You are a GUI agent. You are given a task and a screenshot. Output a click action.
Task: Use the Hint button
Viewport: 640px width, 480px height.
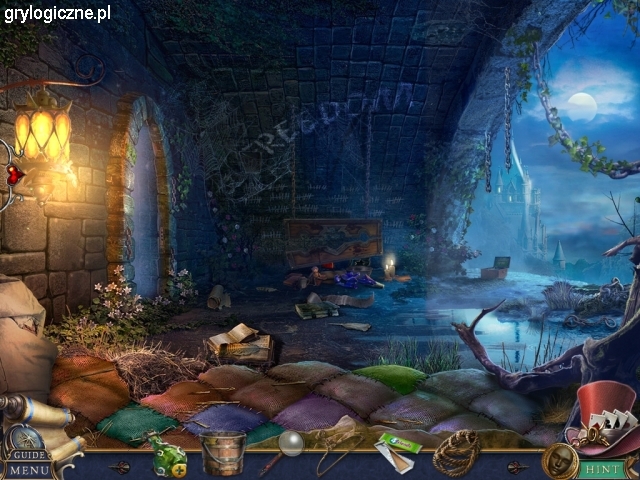pyautogui.click(x=603, y=468)
